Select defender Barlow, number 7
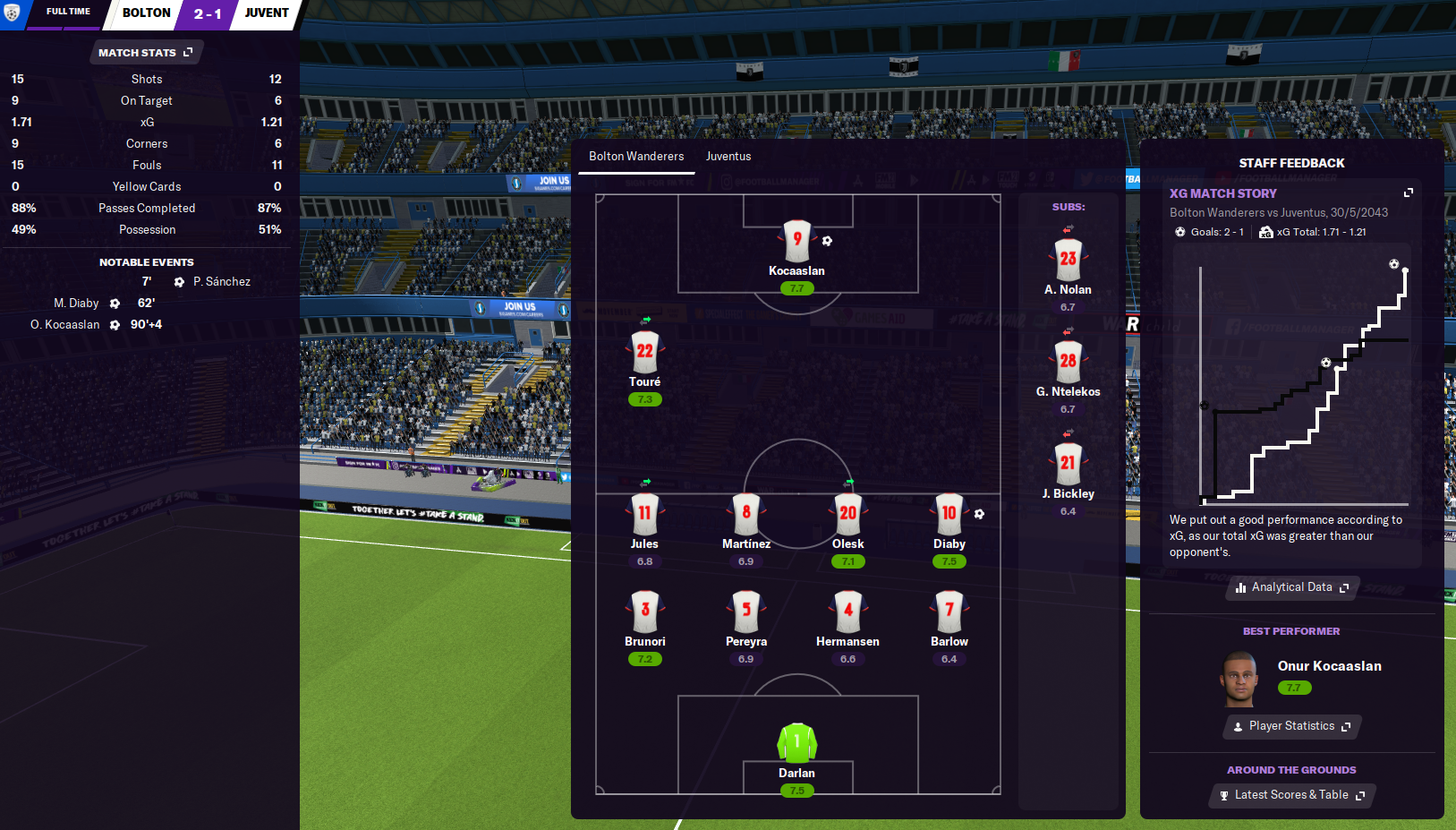The image size is (1456, 830). pyautogui.click(x=949, y=612)
